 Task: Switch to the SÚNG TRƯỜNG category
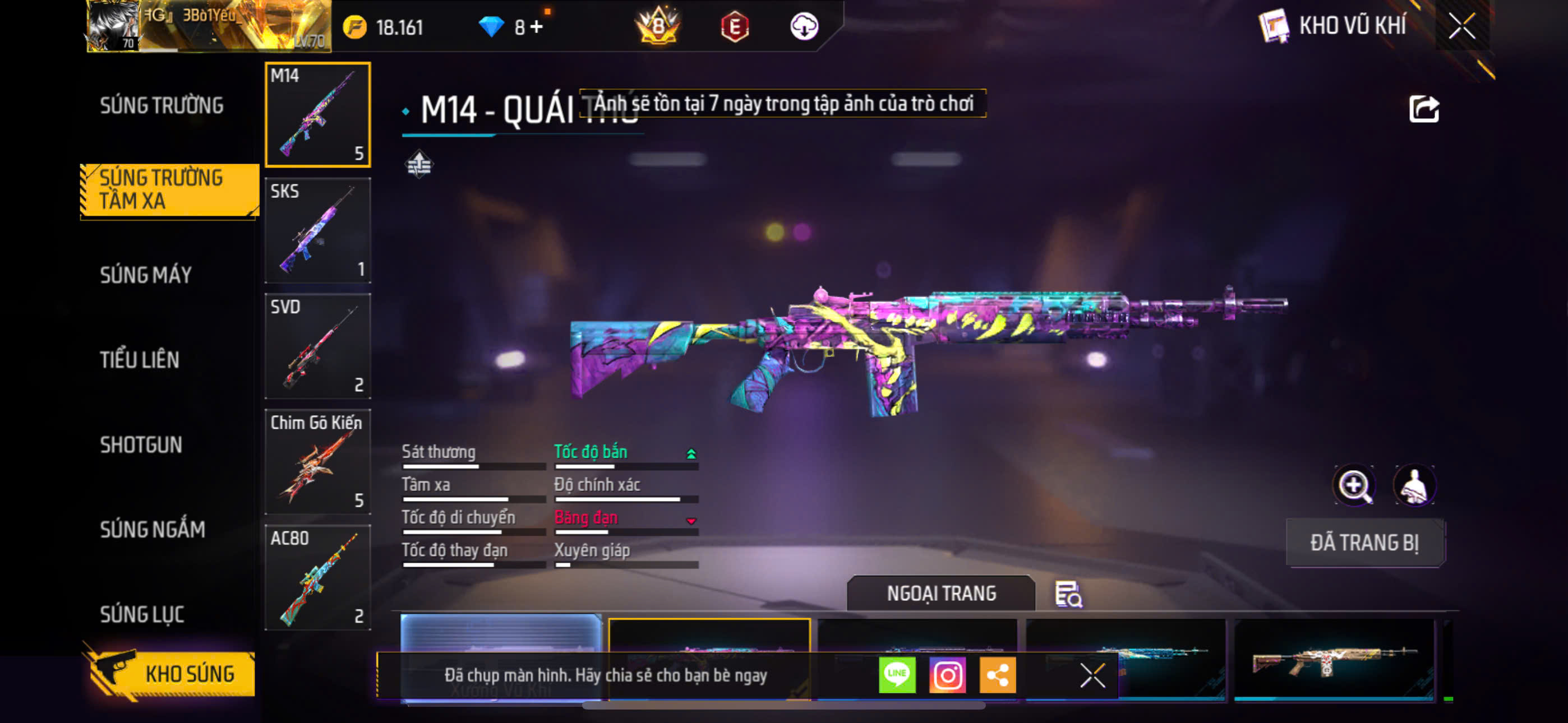[162, 106]
